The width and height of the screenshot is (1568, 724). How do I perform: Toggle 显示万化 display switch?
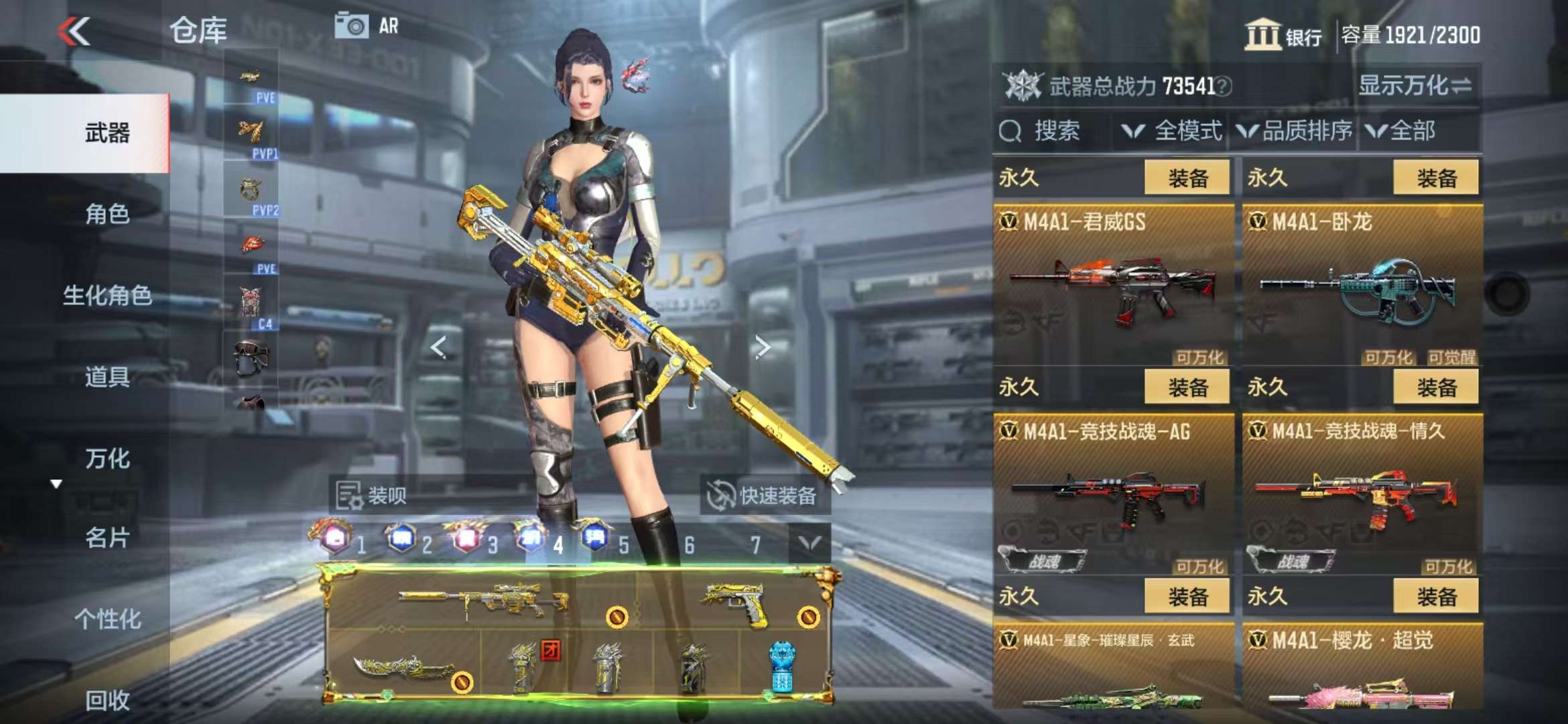pyautogui.click(x=1415, y=86)
